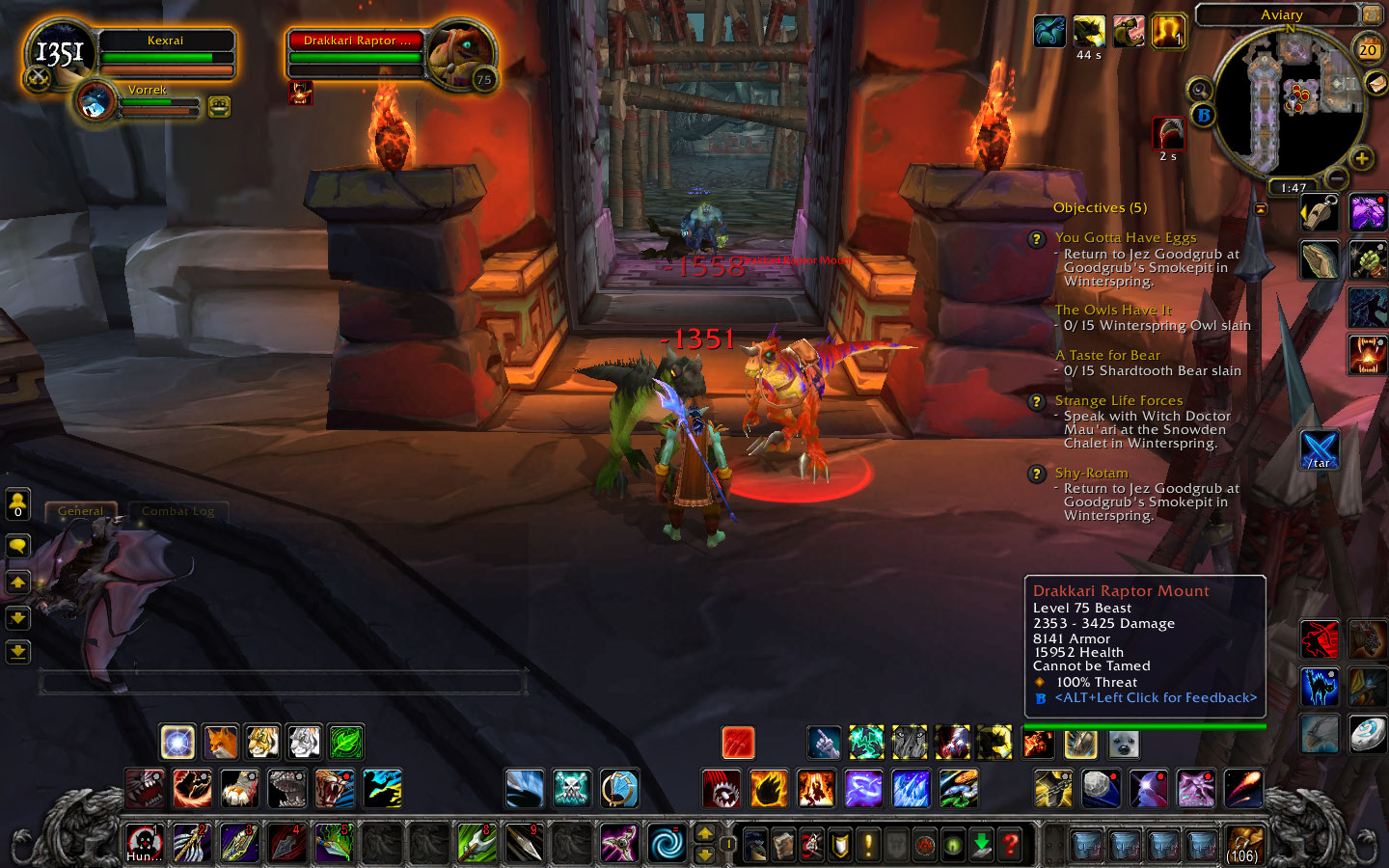Select the General chat tab

click(81, 510)
